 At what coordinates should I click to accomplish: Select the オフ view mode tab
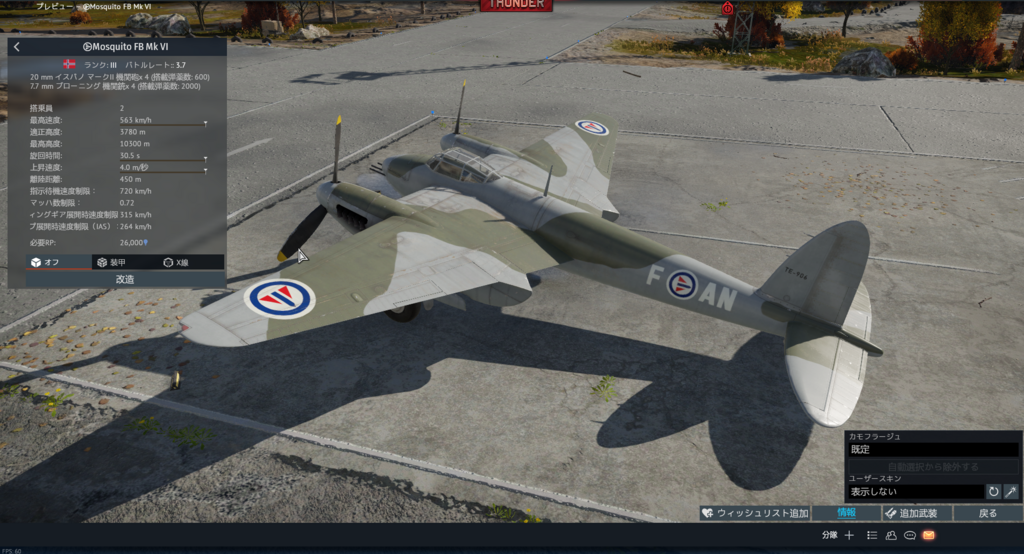pos(45,262)
